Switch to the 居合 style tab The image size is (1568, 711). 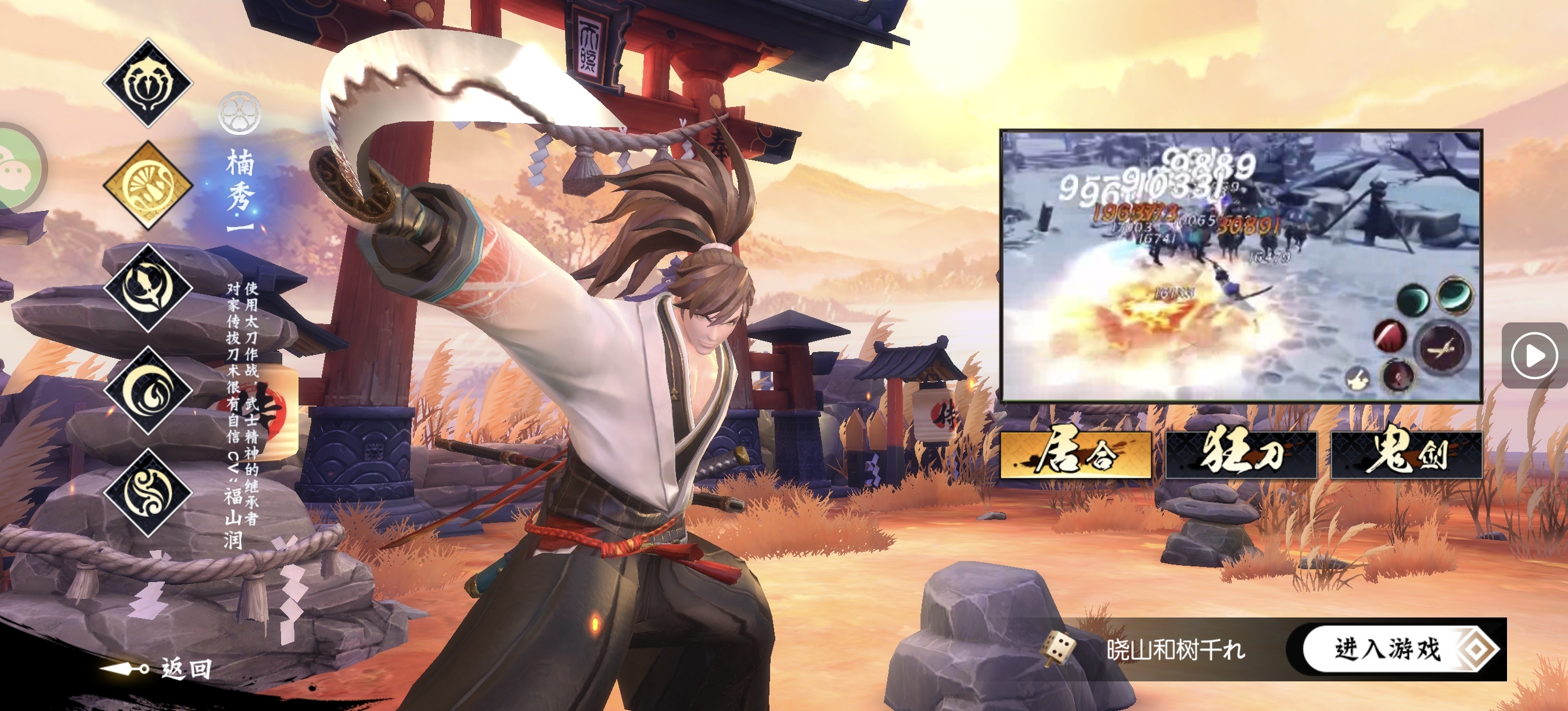coord(1076,455)
